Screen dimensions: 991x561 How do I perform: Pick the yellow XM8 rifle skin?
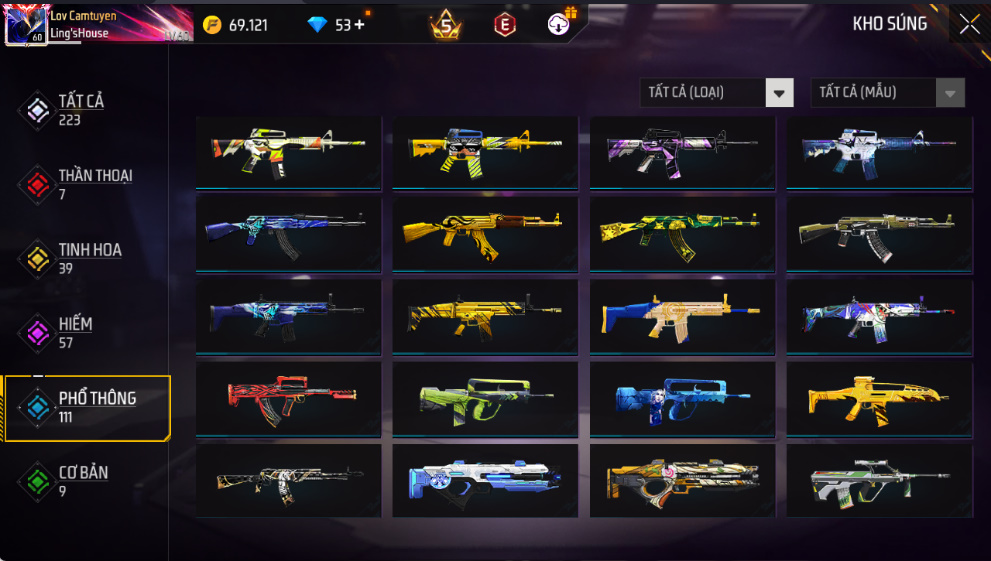click(878, 398)
